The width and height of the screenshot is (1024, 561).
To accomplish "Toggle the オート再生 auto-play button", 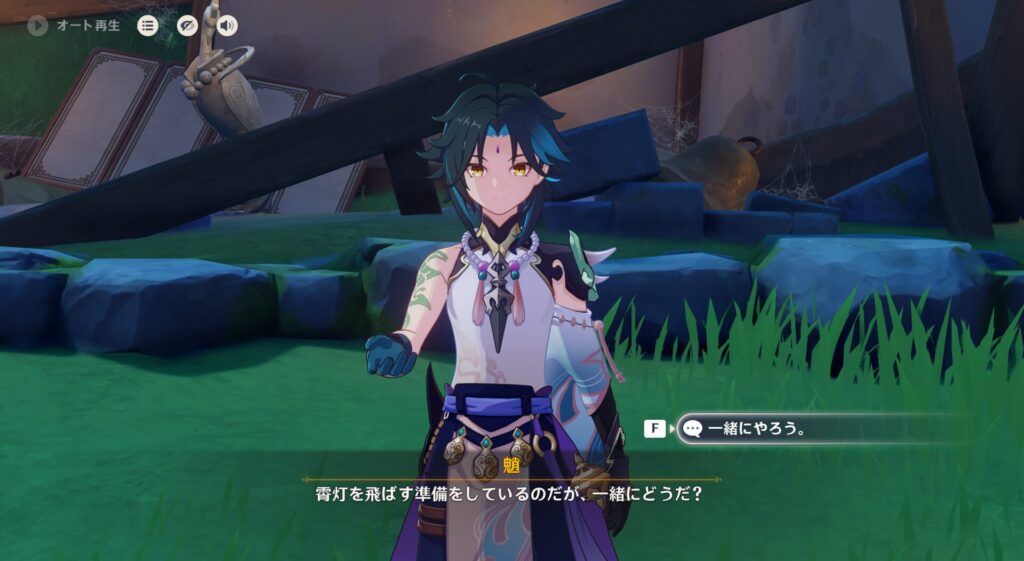I will pos(38,26).
